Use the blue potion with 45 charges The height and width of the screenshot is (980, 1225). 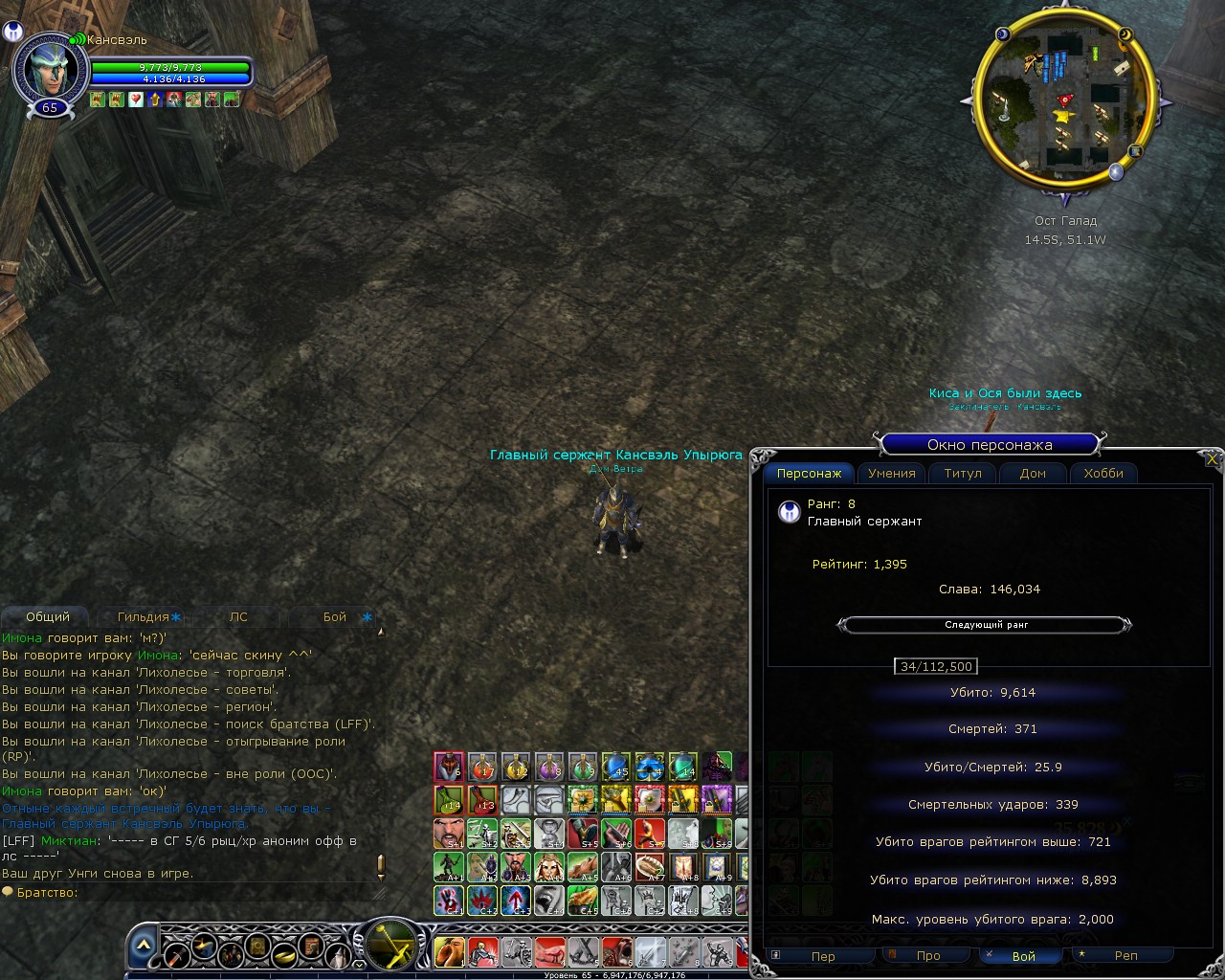615,767
